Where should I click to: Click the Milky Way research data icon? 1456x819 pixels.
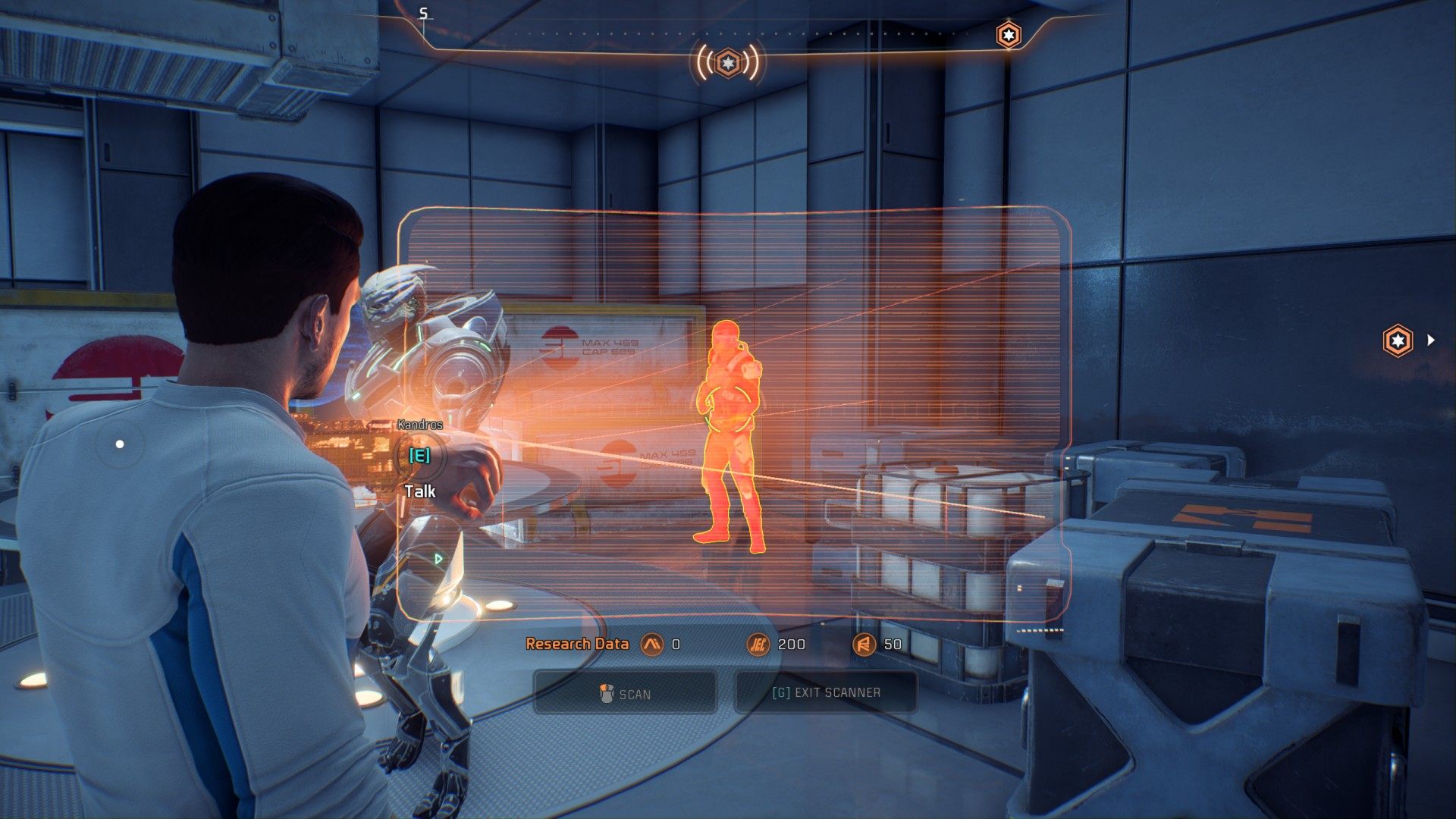point(651,645)
